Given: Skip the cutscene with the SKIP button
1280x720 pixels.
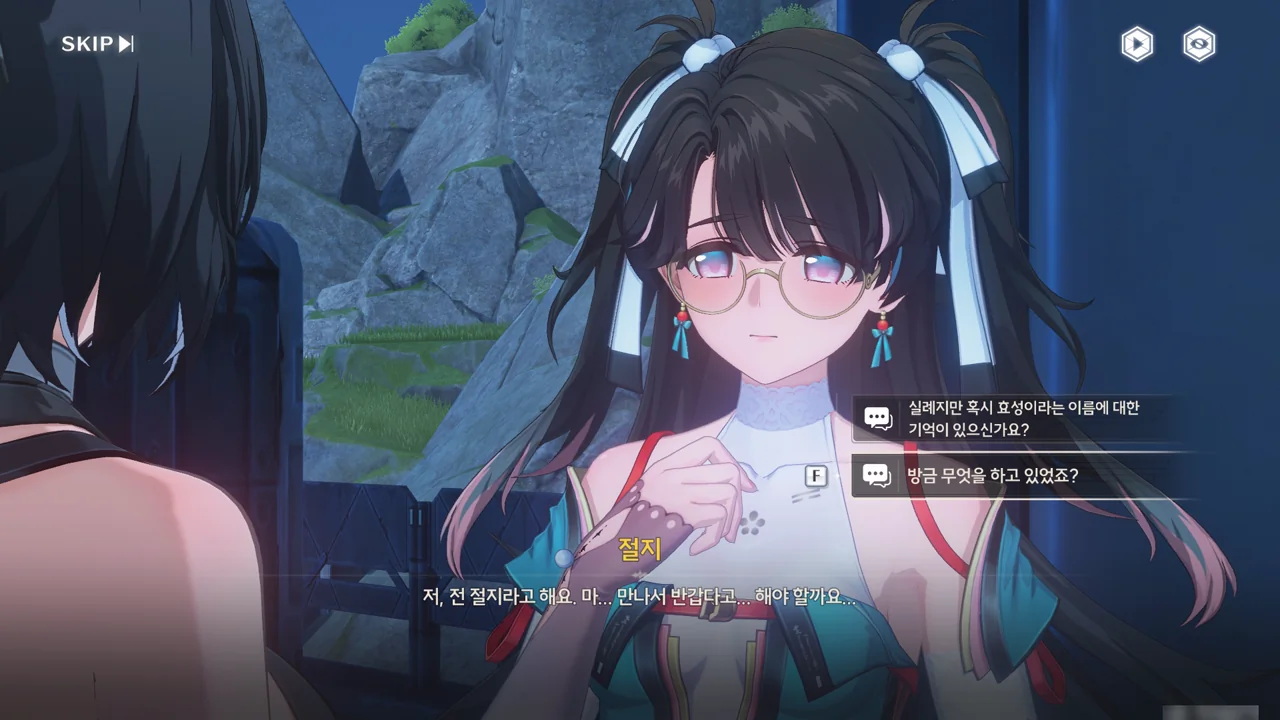Looking at the screenshot, I should (x=97, y=44).
